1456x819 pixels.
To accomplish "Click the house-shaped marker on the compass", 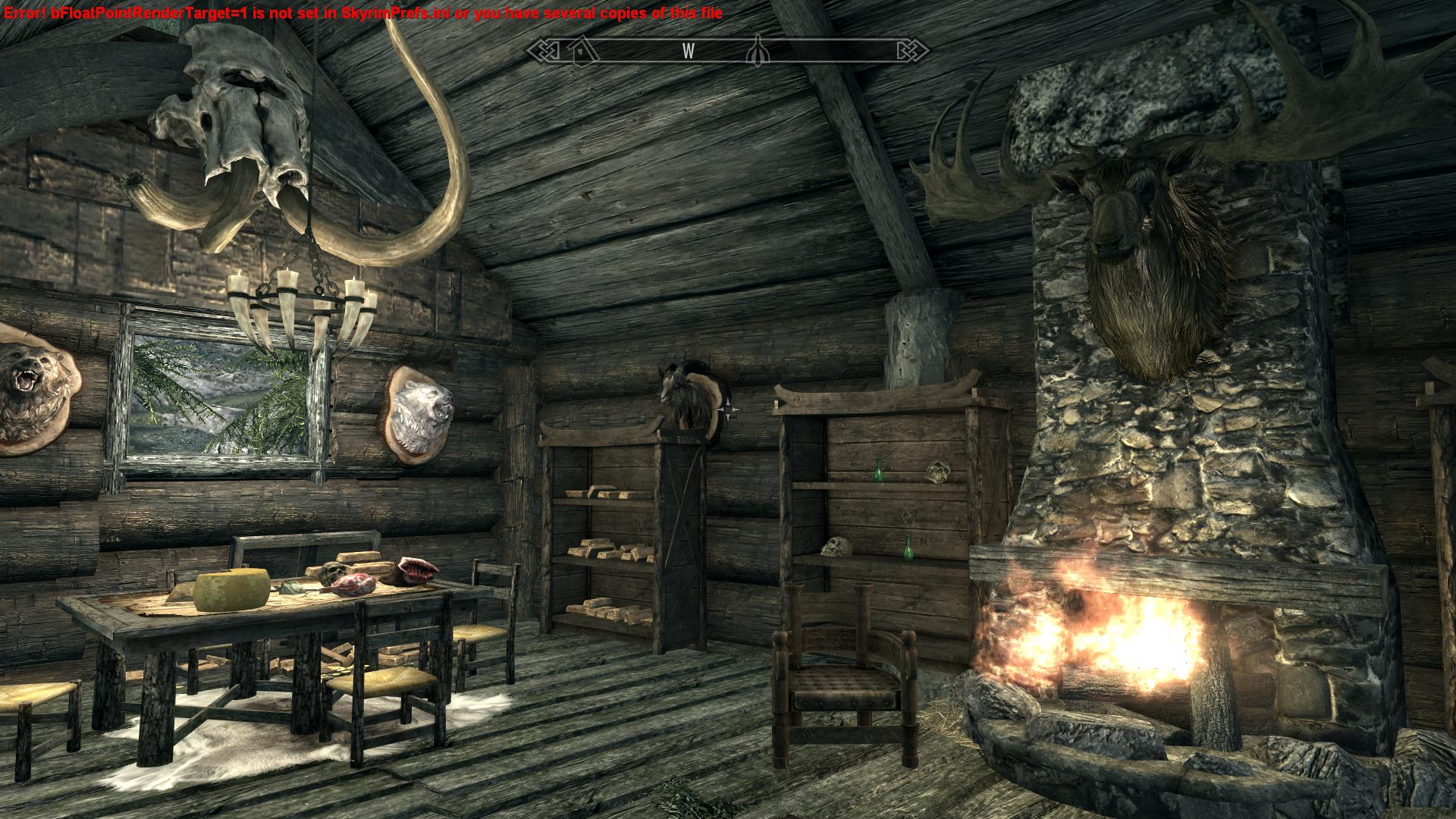I will 581,50.
